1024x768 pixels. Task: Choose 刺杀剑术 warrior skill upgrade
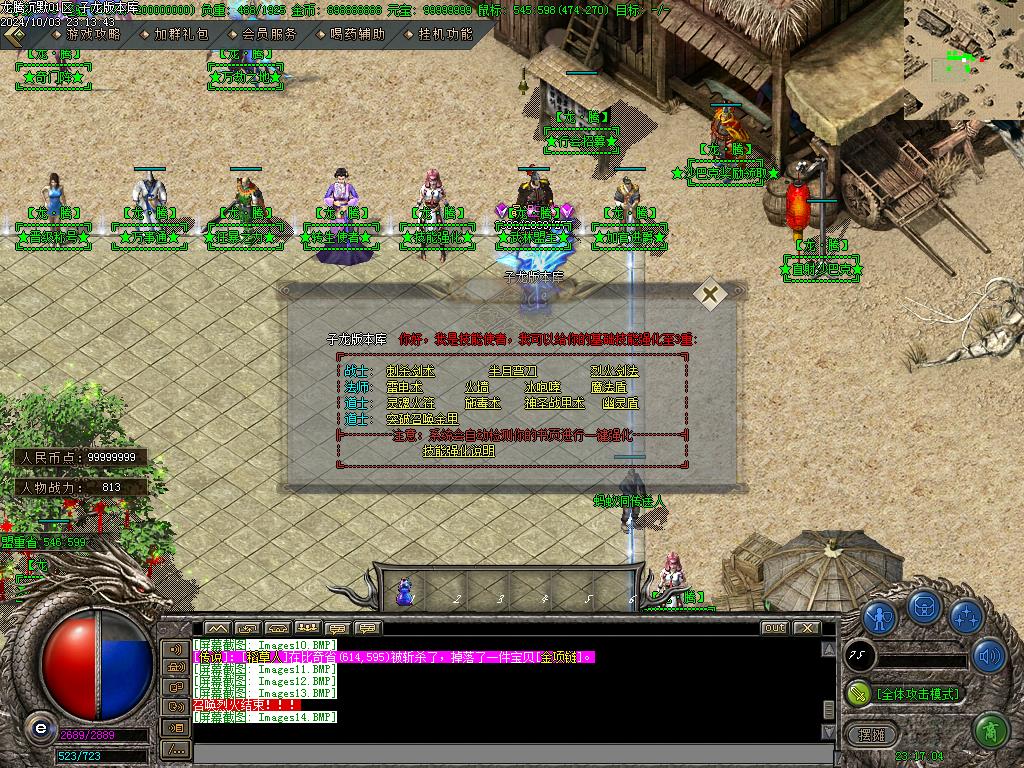tap(410, 371)
